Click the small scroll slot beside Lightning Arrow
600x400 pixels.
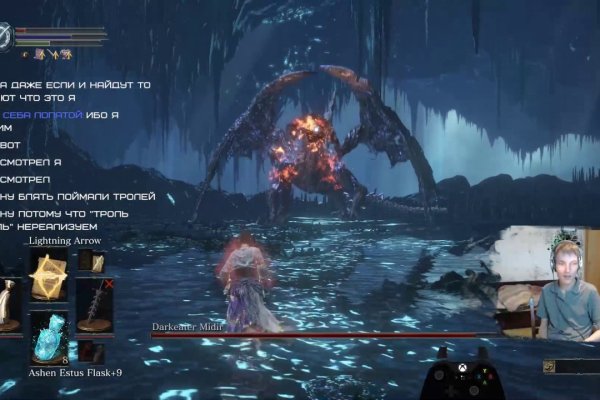tap(91, 262)
